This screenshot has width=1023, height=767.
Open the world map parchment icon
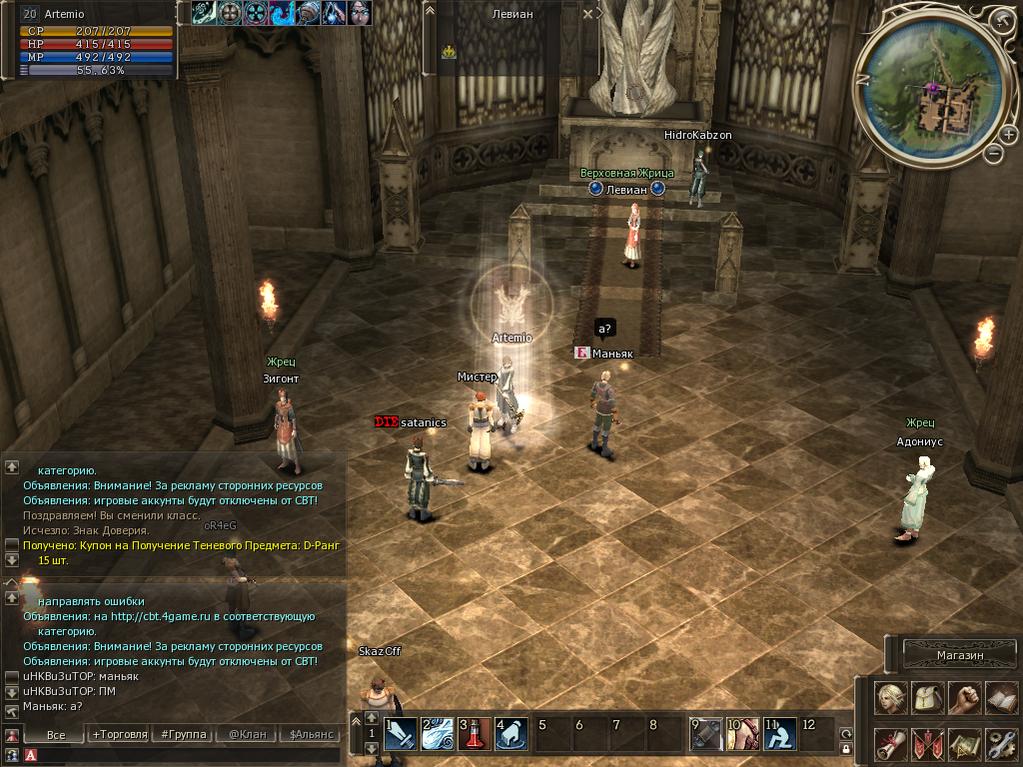point(964,744)
